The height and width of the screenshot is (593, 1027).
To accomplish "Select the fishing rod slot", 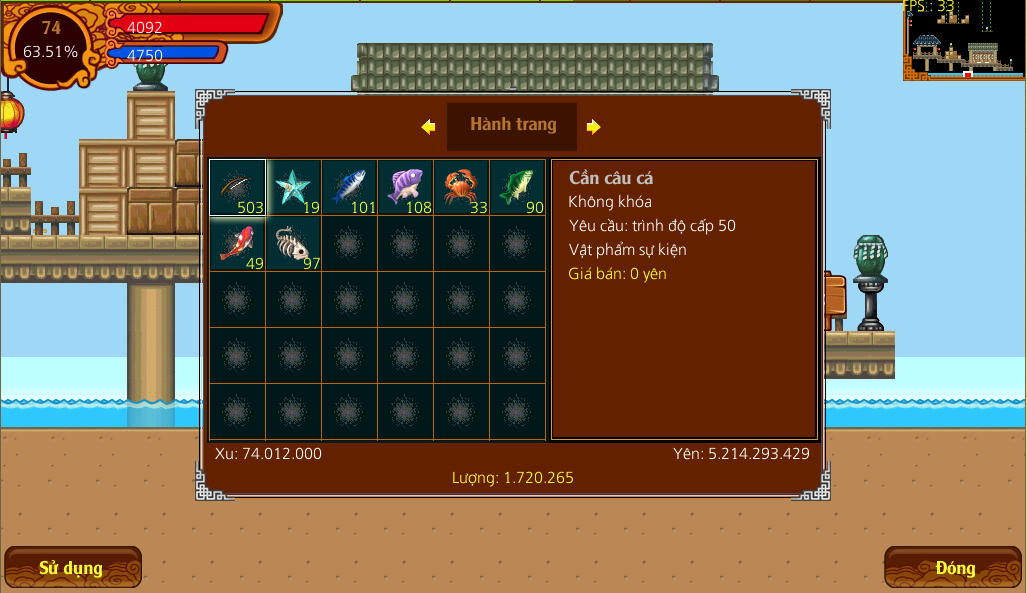I will [238, 188].
